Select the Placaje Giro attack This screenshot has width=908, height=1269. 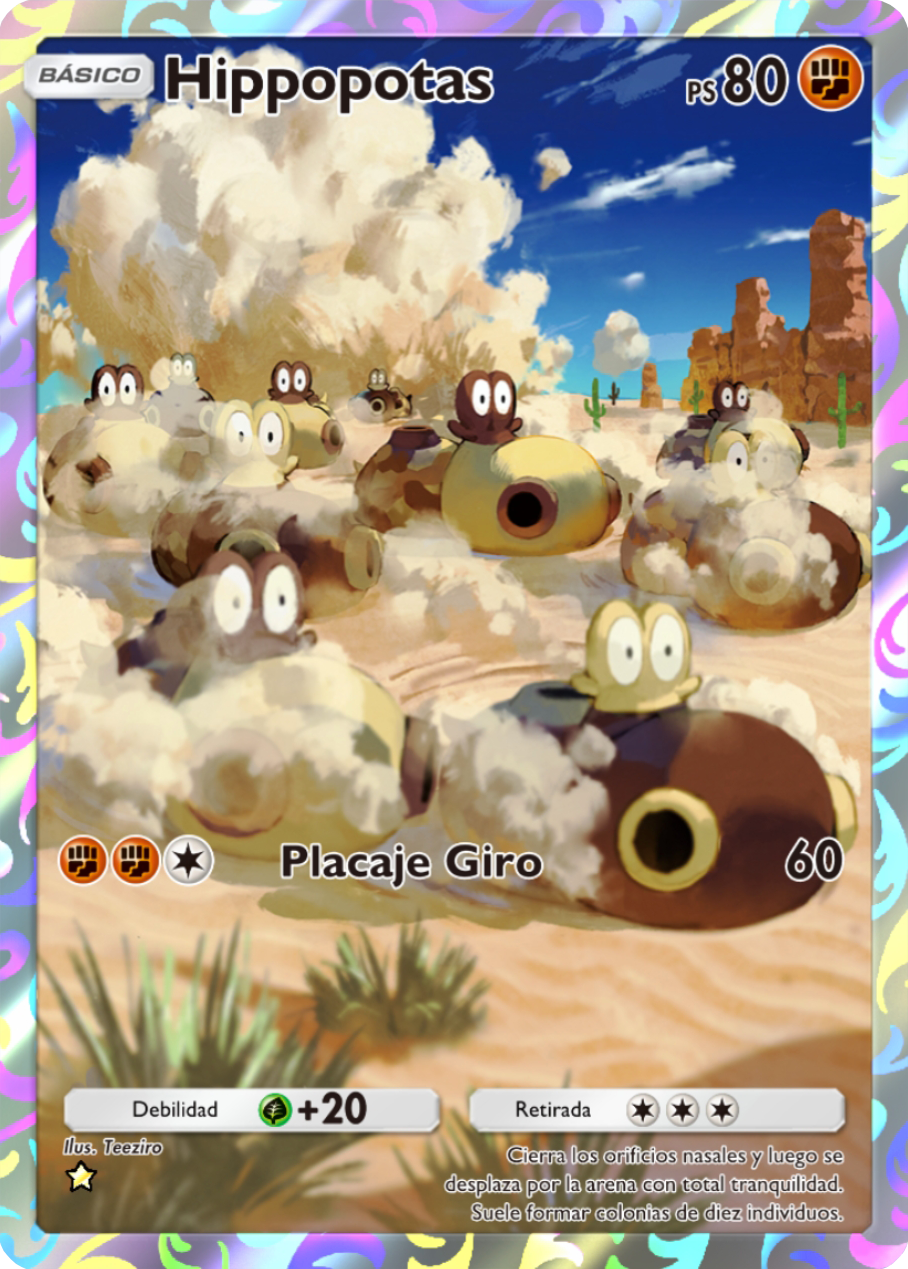point(411,862)
